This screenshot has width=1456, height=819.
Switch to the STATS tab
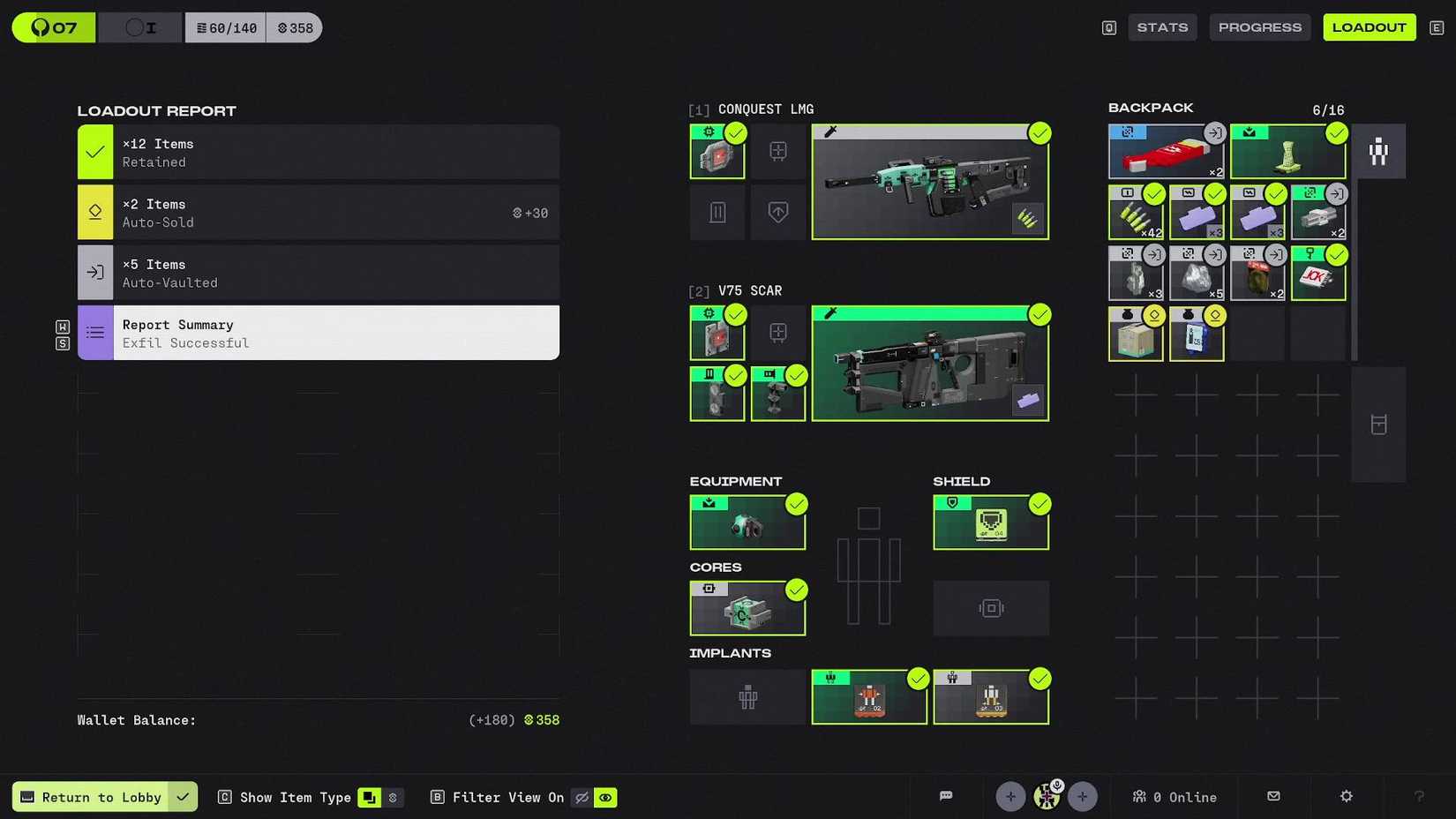click(x=1162, y=26)
